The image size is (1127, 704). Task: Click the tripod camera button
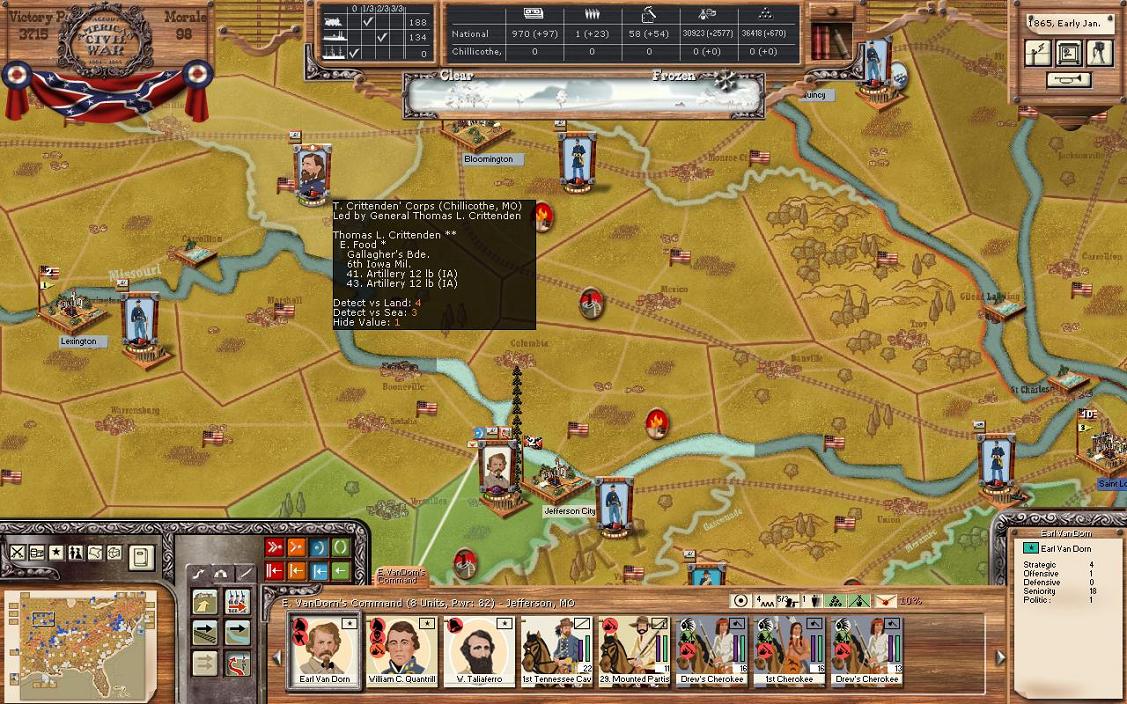(1100, 53)
